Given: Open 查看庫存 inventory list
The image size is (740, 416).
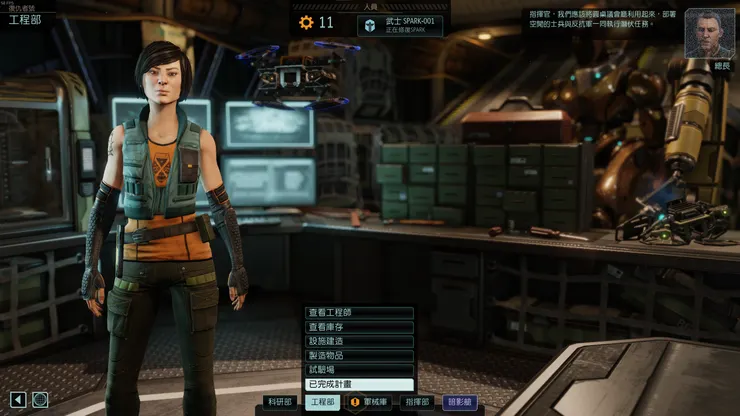Looking at the screenshot, I should click(359, 327).
